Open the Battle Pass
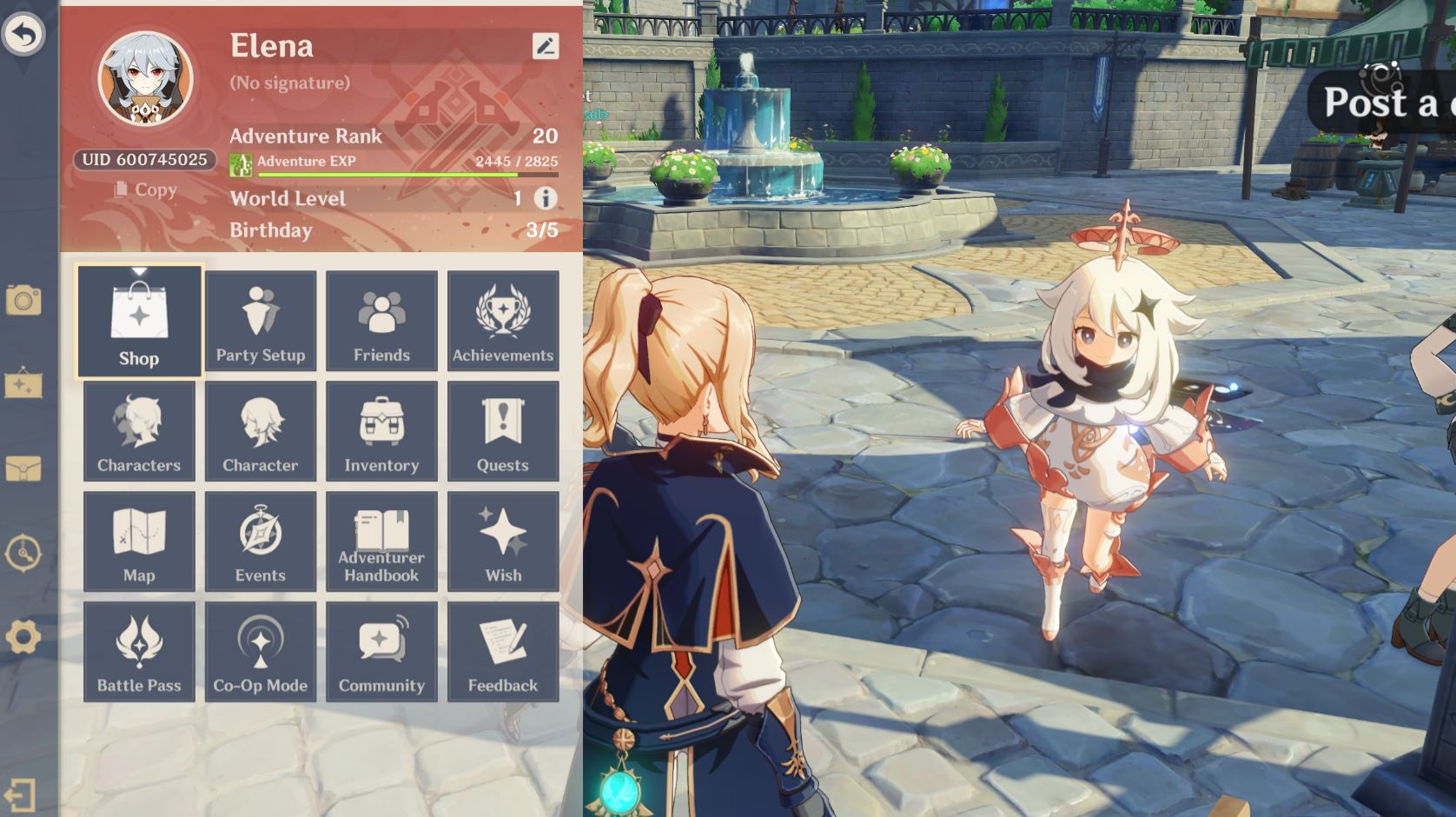 pos(139,652)
